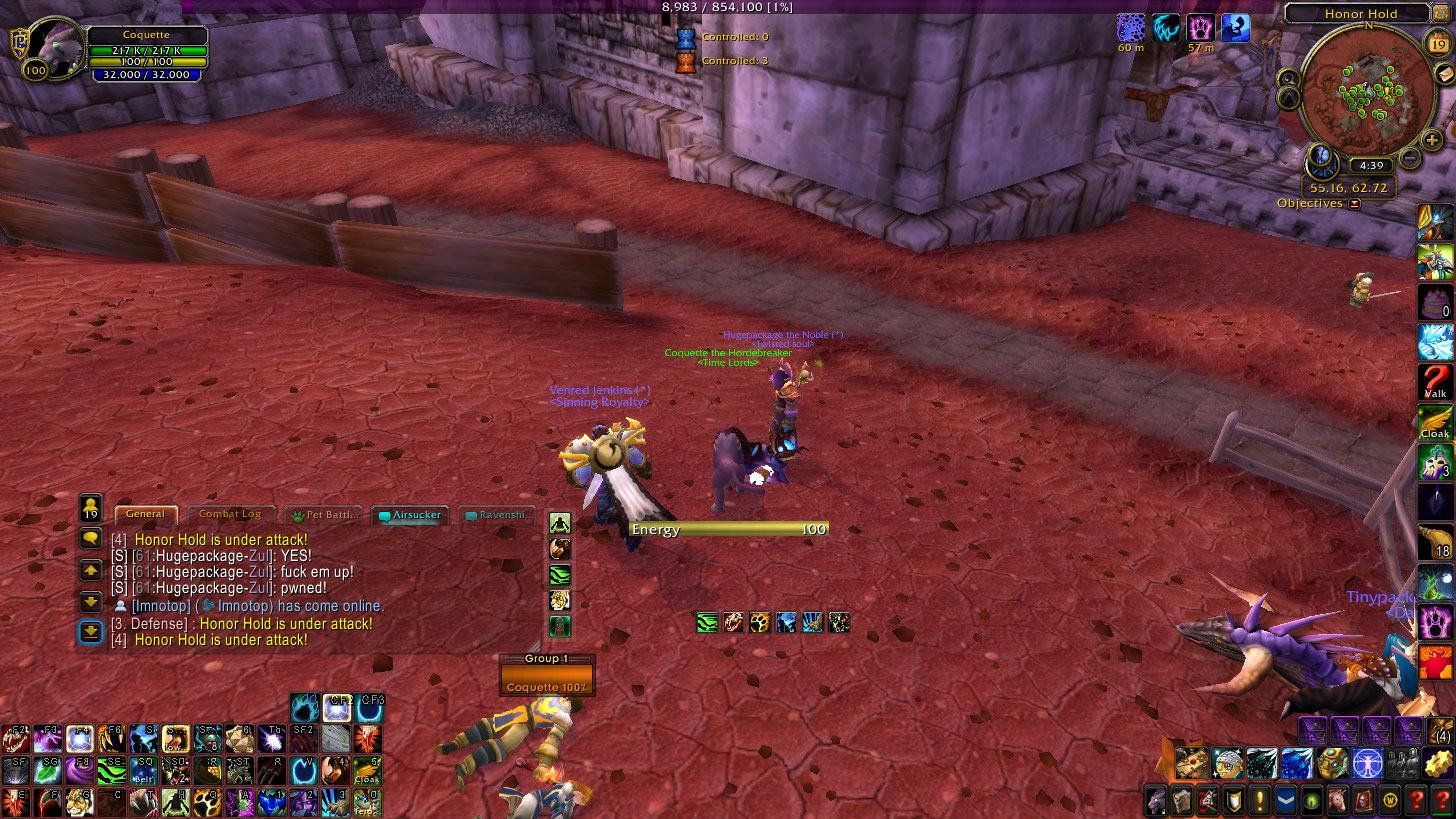Select the General chat tab
Image resolution: width=1456 pixels, height=819 pixels.
point(145,514)
